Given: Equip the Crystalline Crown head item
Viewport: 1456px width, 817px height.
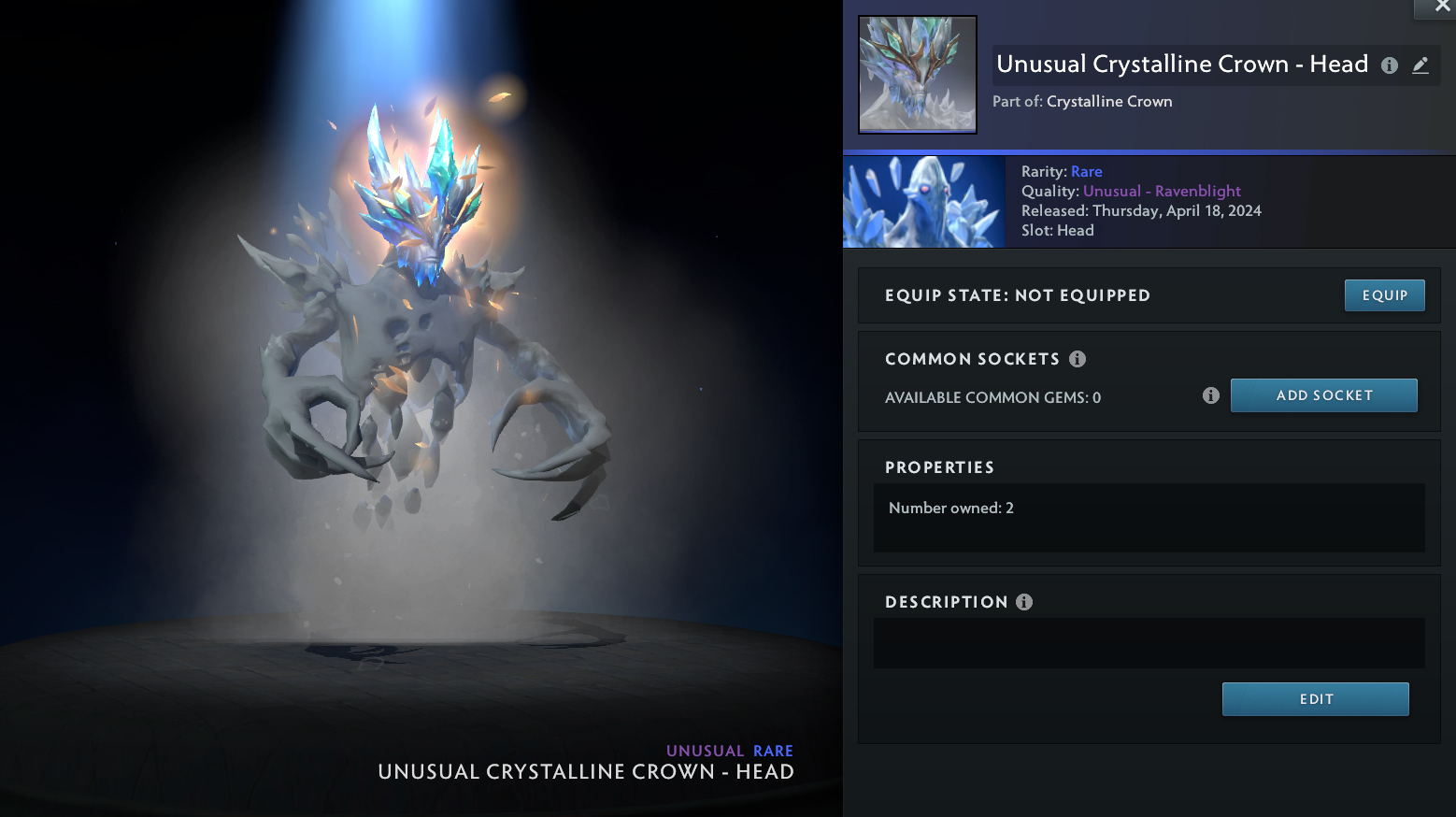Looking at the screenshot, I should tap(1384, 295).
